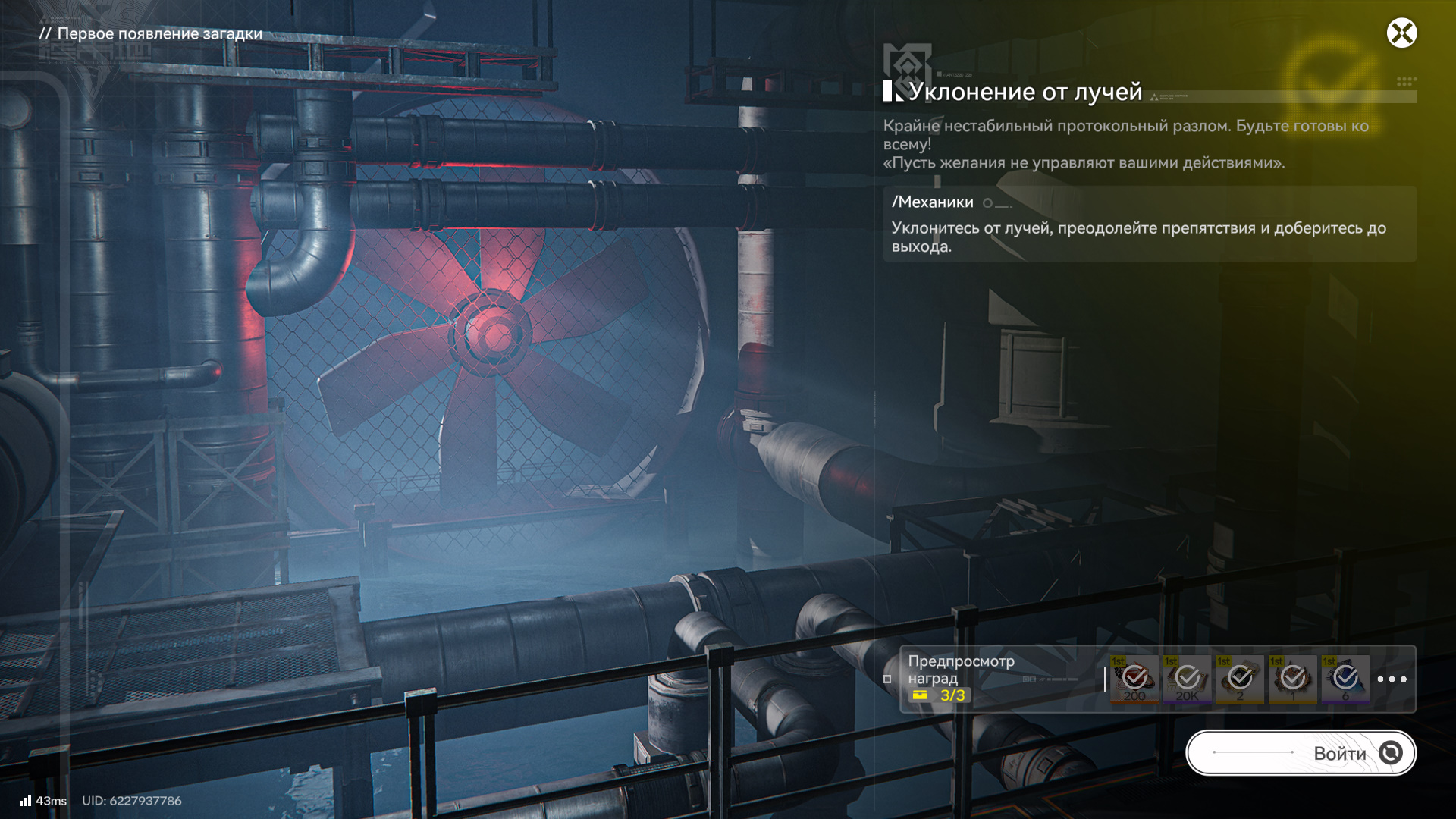Close the puzzle details panel
This screenshot has height=819, width=1456.
1401,33
